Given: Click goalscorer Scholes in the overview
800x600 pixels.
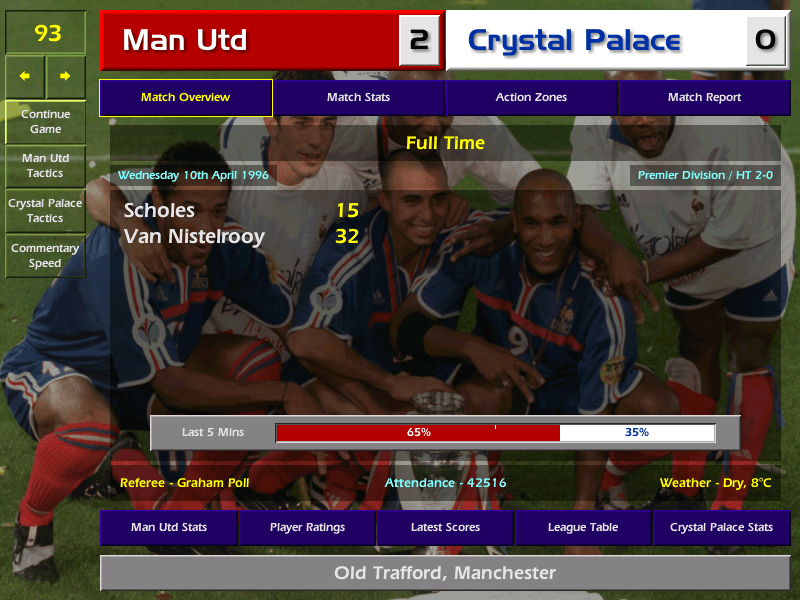Looking at the screenshot, I should click(159, 211).
